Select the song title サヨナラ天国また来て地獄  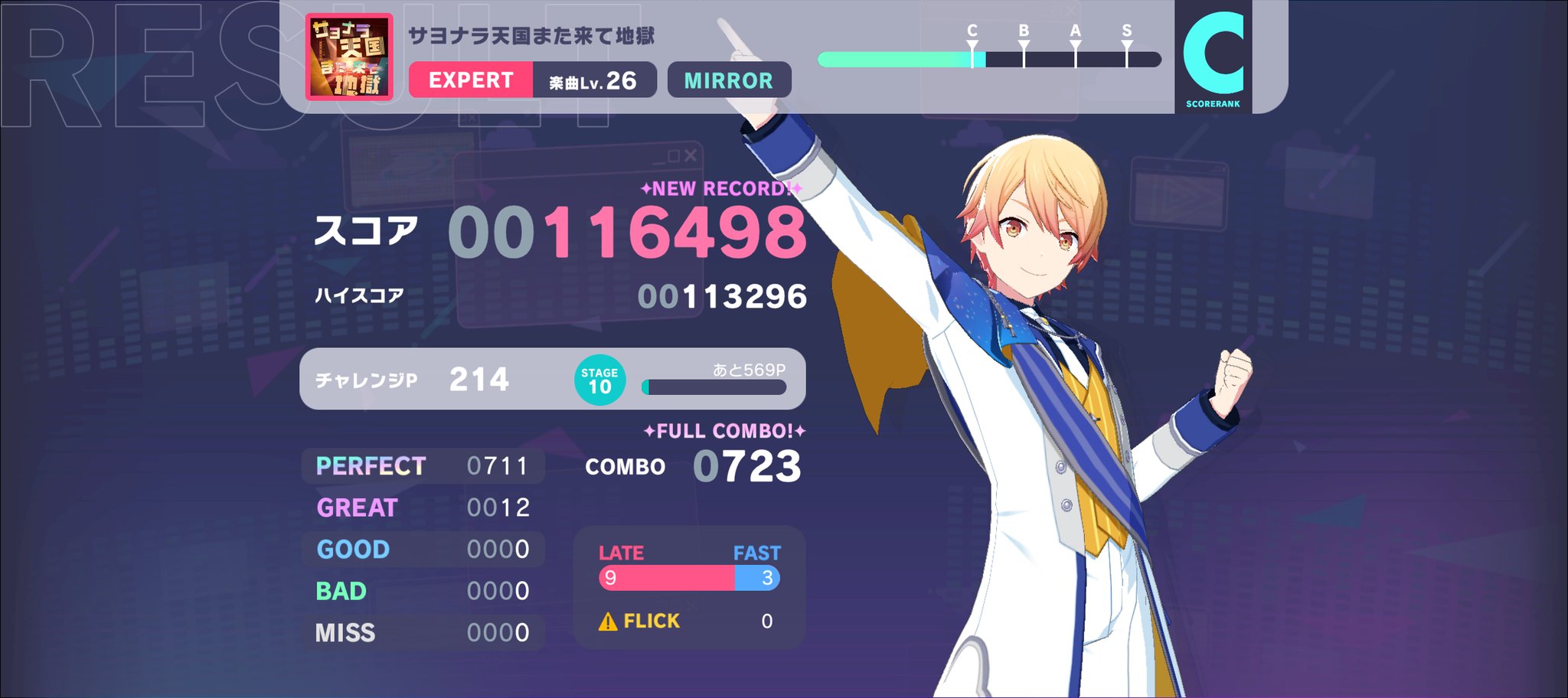tap(531, 34)
